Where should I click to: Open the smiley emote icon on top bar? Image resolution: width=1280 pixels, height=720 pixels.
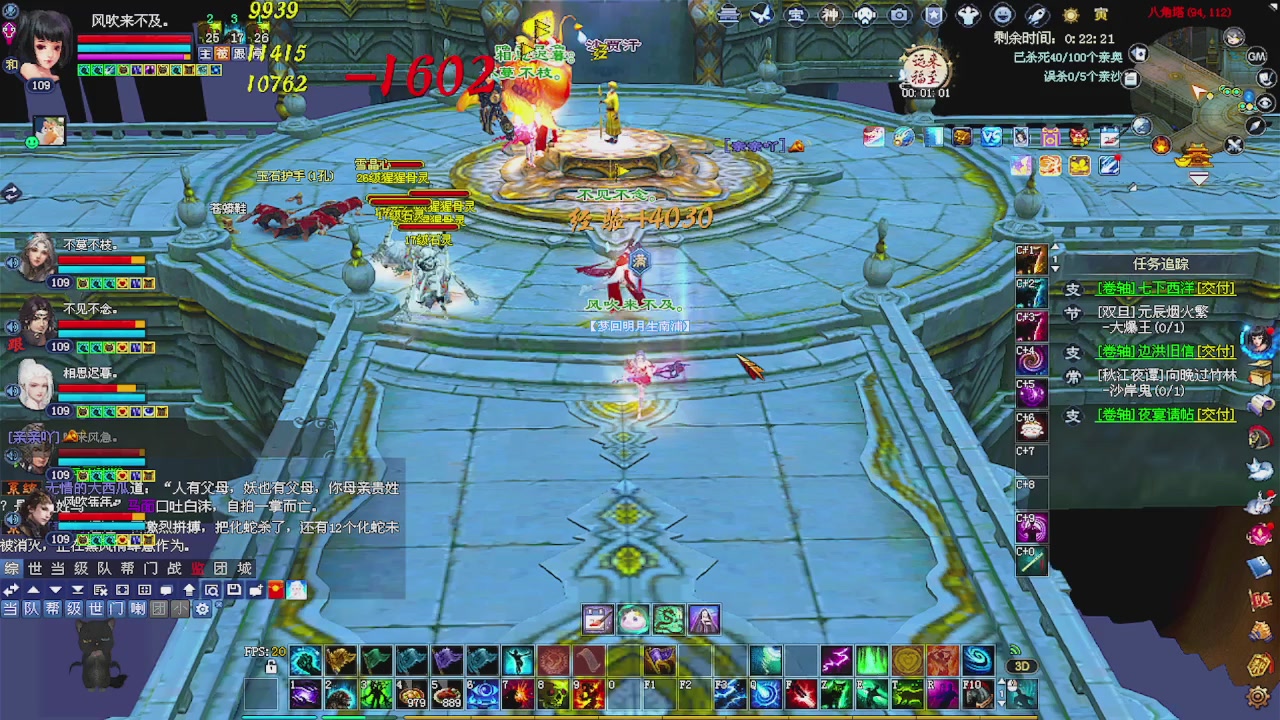click(1002, 14)
